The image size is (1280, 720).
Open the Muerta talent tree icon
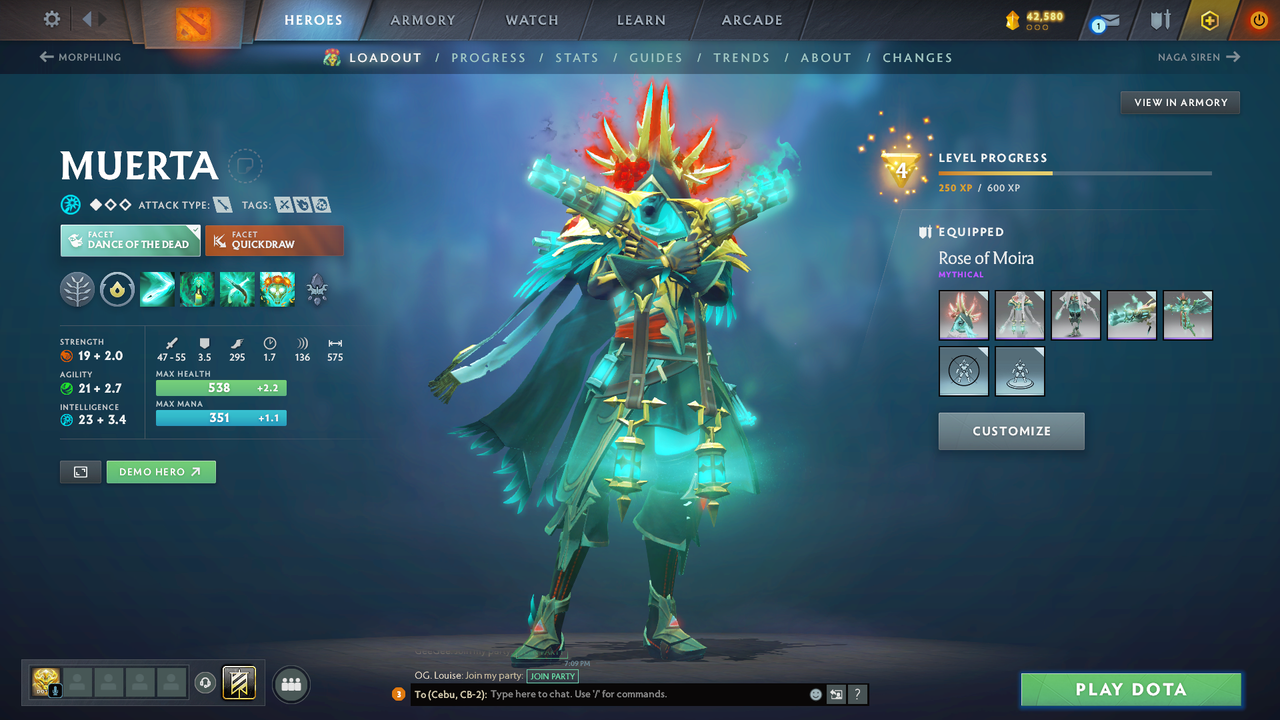(77, 290)
